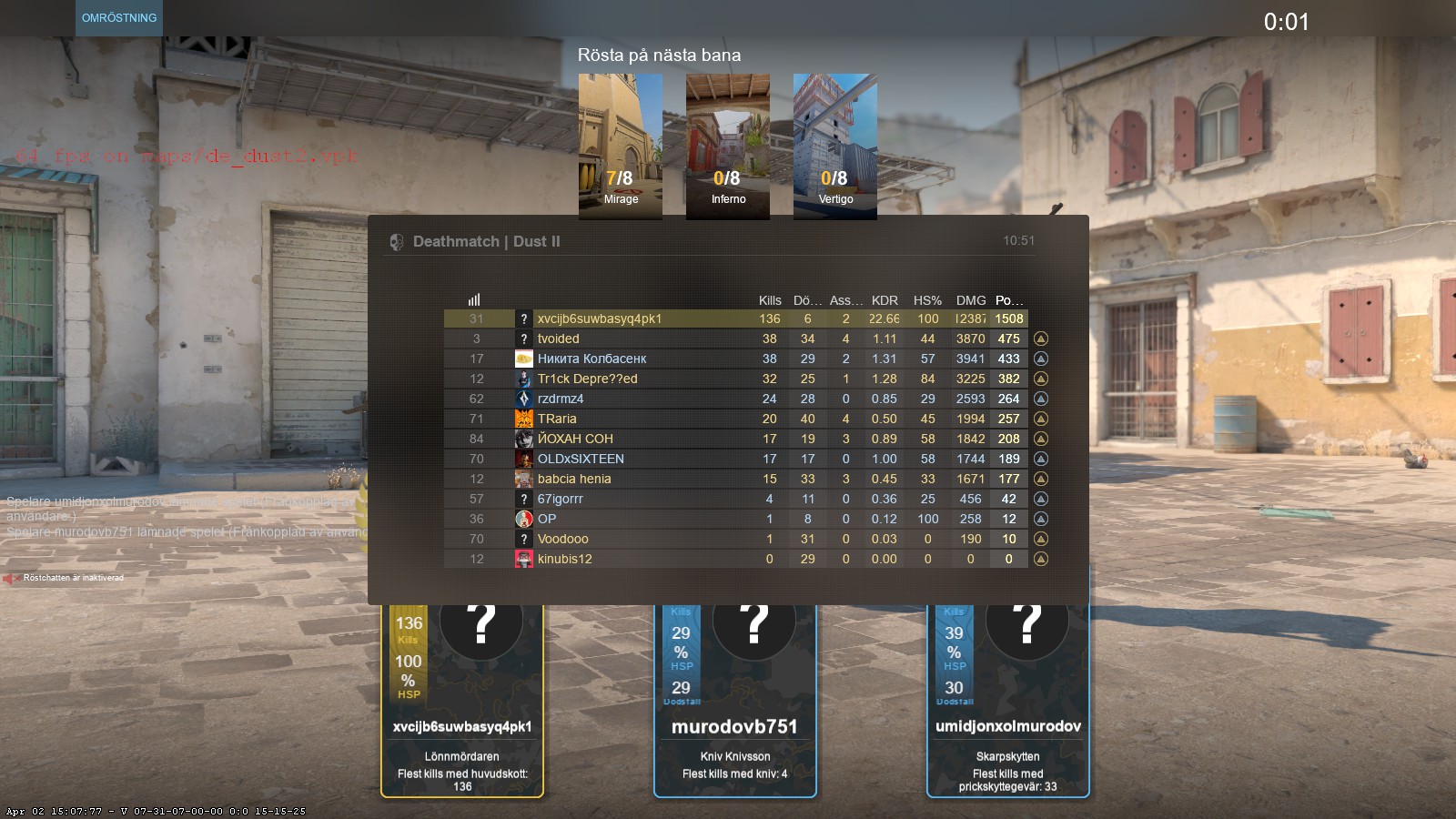1456x819 pixels.
Task: Click murodovb751's MVP card question mark
Action: coord(752,623)
